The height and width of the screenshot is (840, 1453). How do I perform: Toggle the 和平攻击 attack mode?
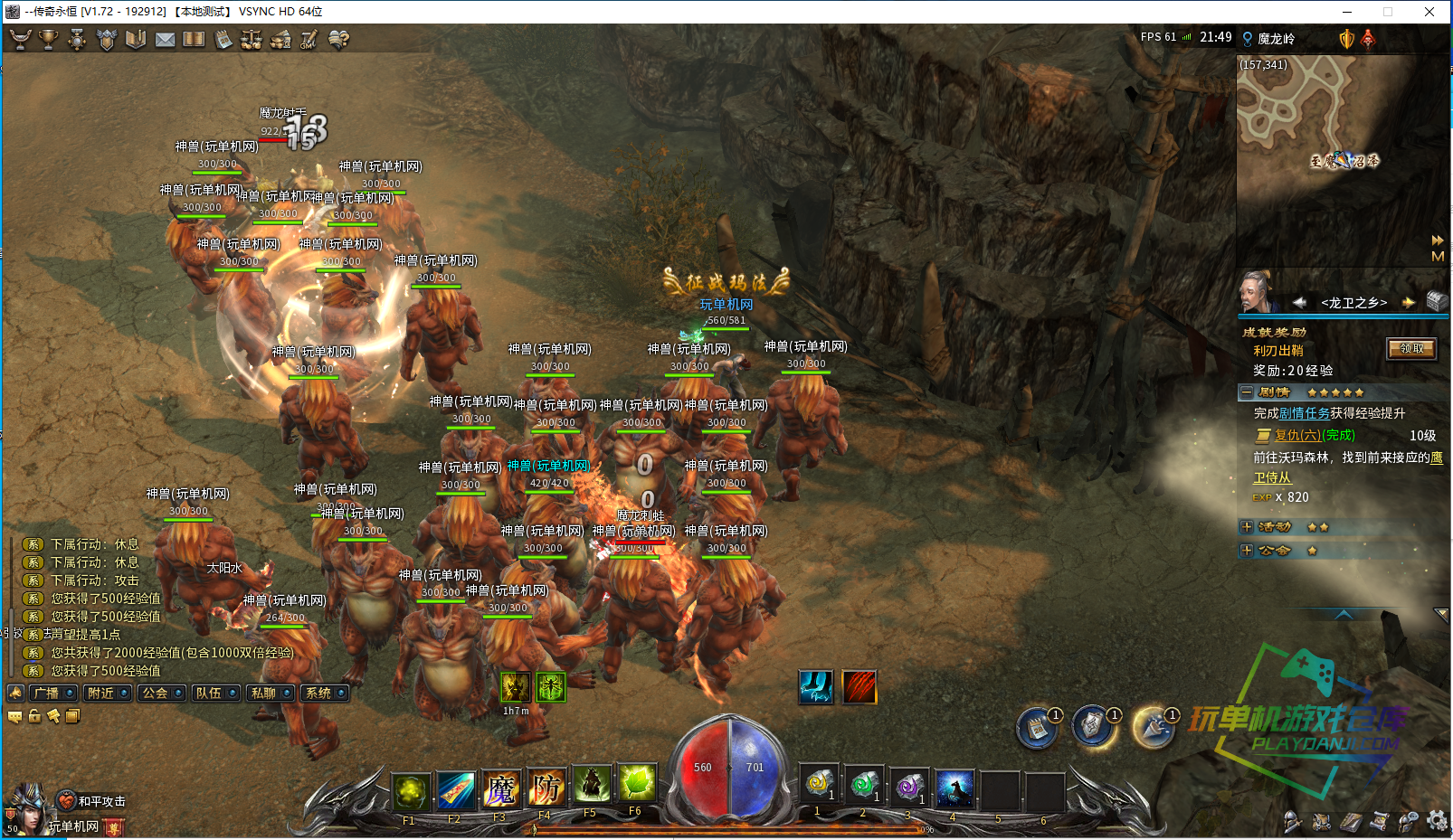point(93,801)
